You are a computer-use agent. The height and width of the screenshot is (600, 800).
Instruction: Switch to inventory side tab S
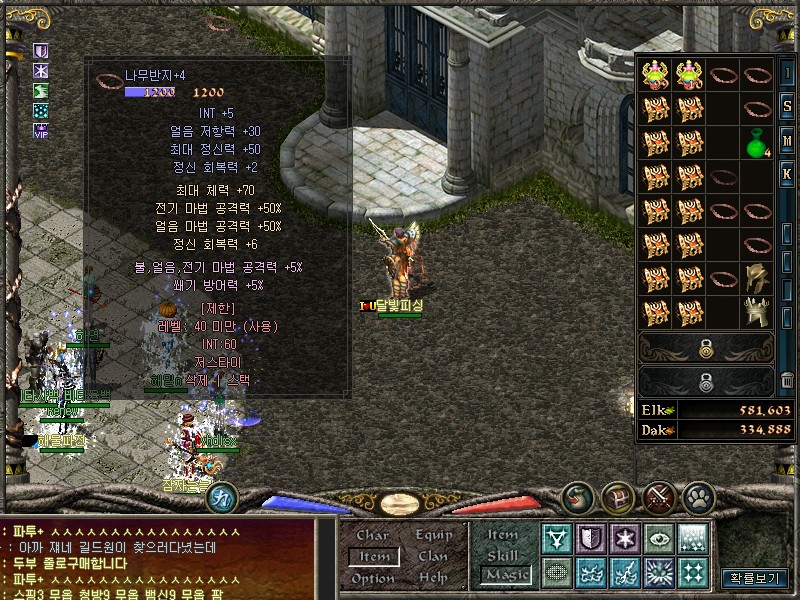coord(787,106)
